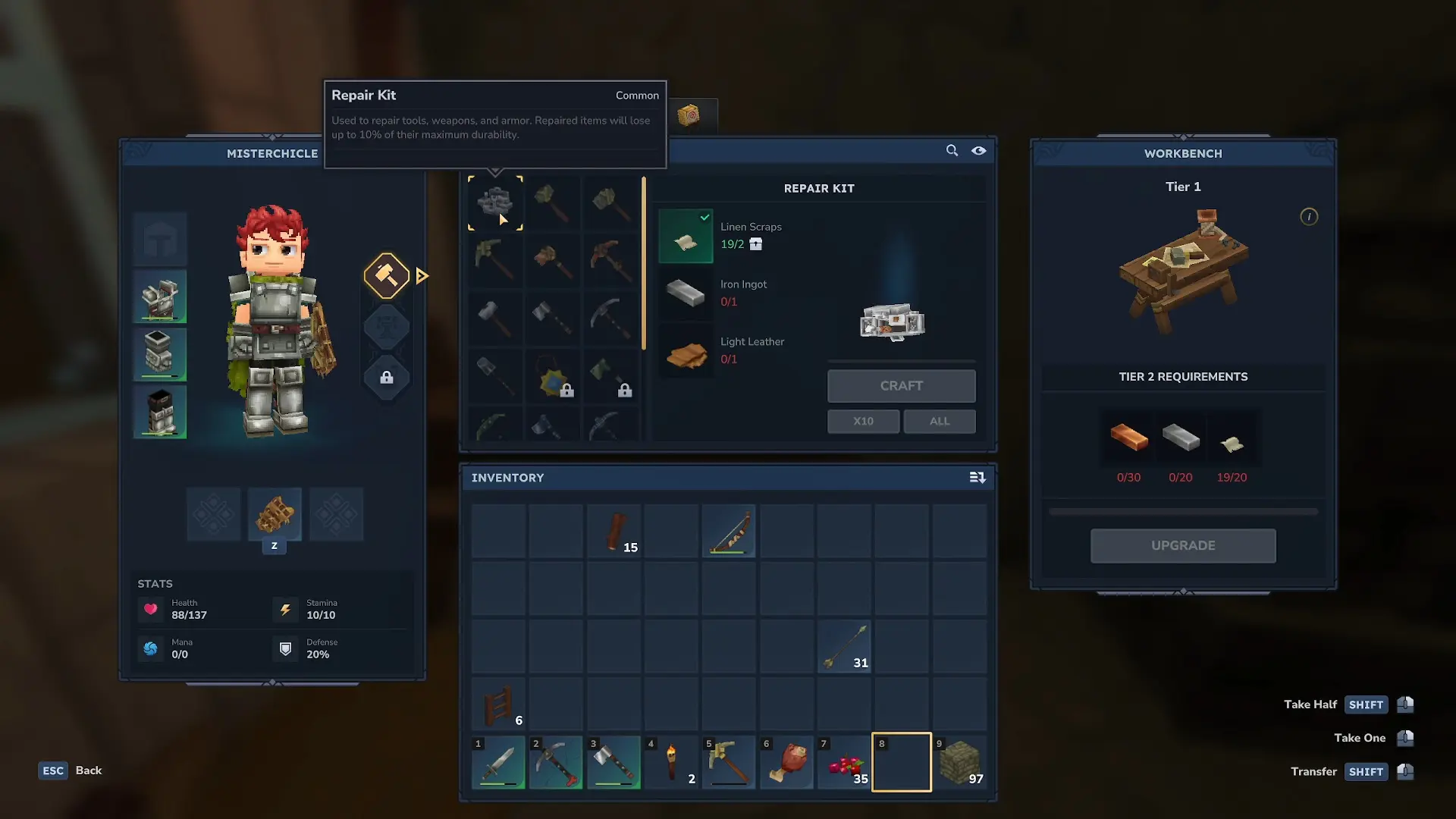Craft ten with the X10 button
The height and width of the screenshot is (819, 1456).
pos(863,422)
